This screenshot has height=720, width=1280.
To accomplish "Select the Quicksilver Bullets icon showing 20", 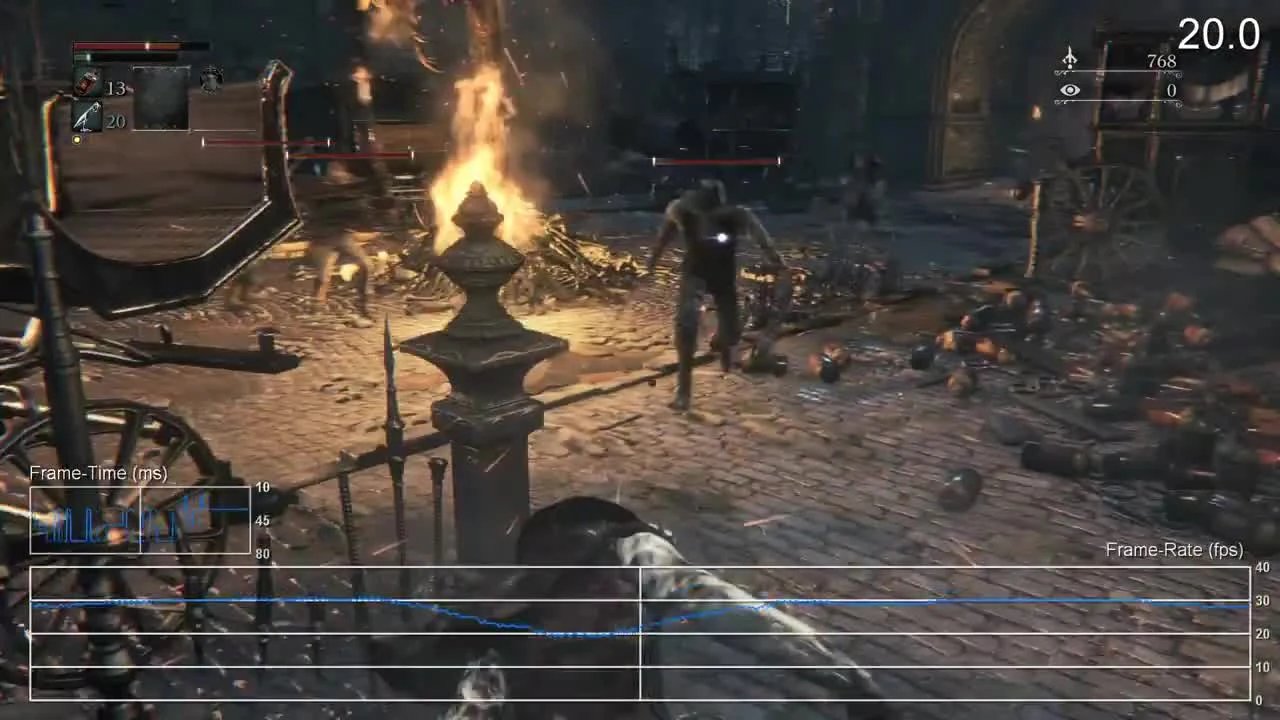I will point(85,117).
